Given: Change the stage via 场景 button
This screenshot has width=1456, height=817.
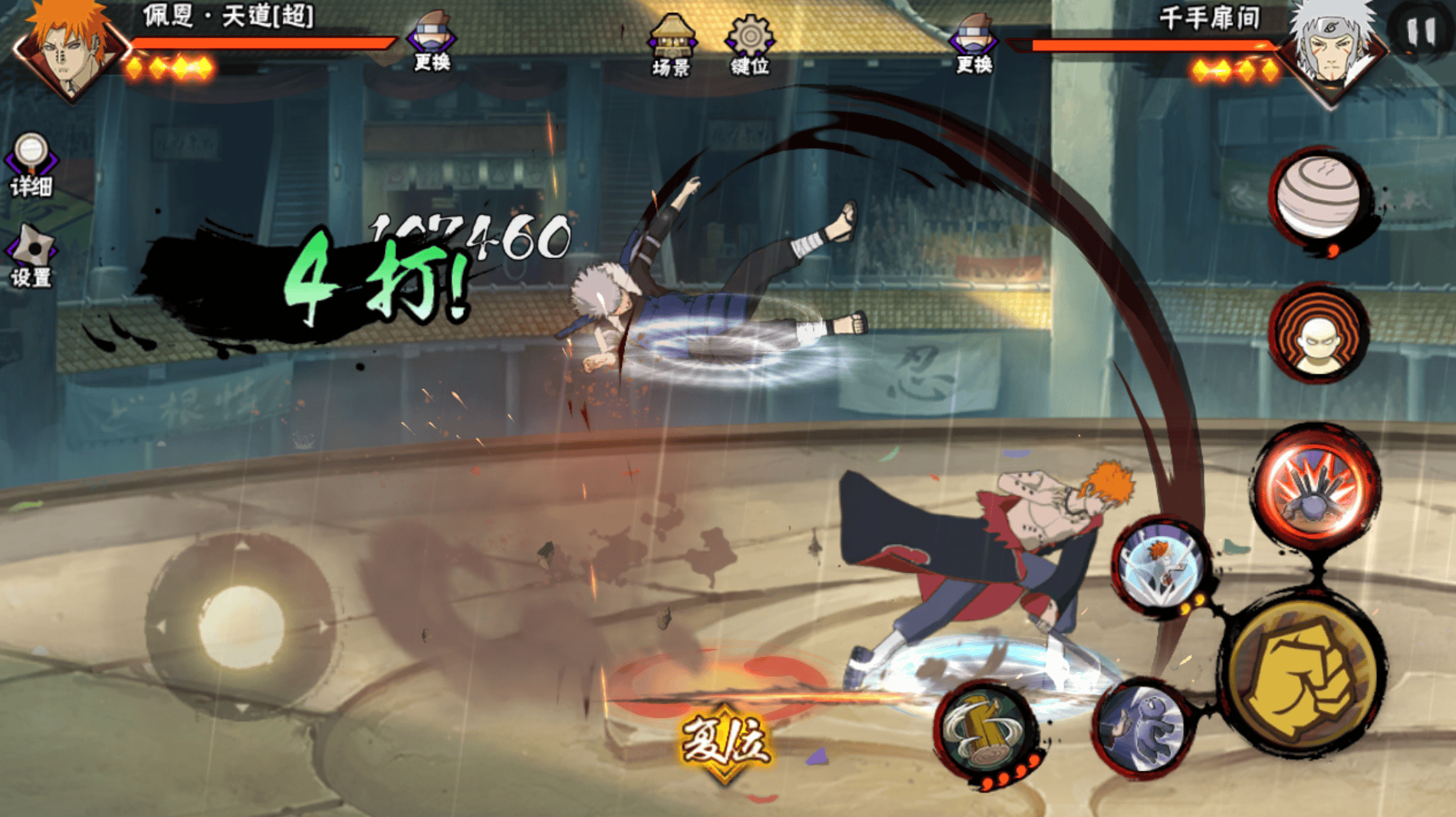Looking at the screenshot, I should (672, 44).
